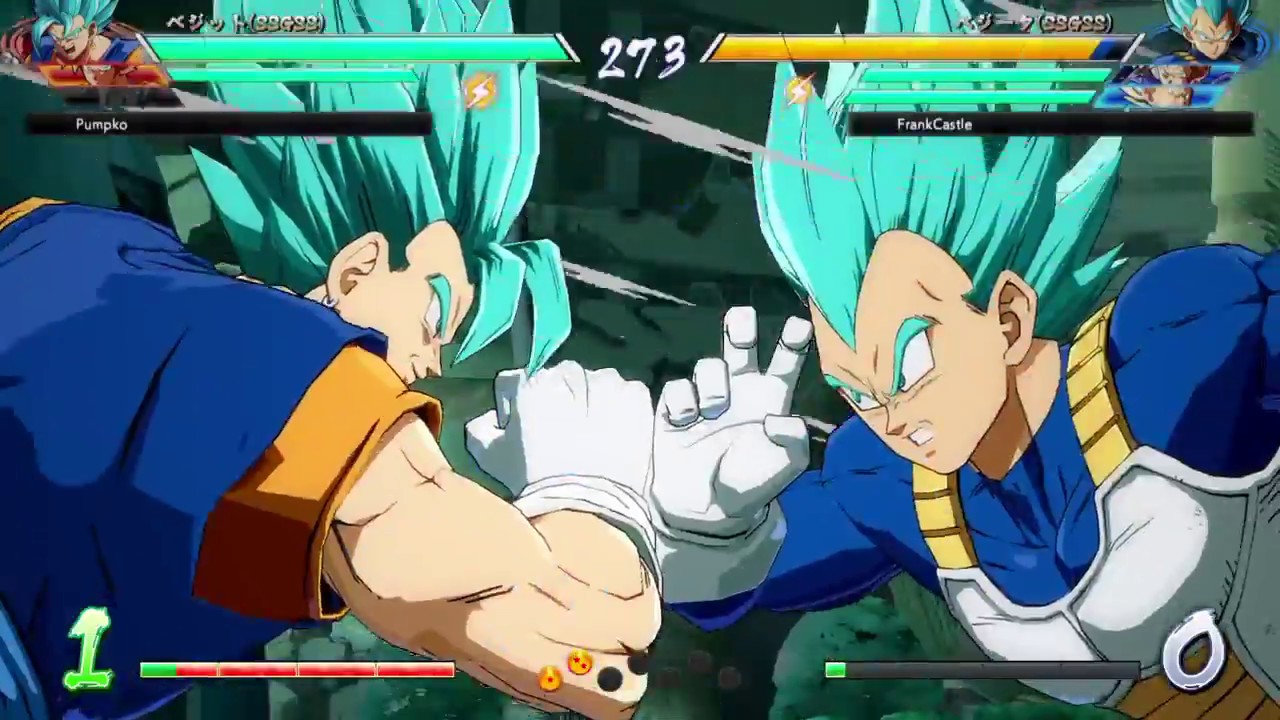Click the Pumpko player nameplate
Image resolution: width=1280 pixels, height=720 pixels.
[100, 124]
